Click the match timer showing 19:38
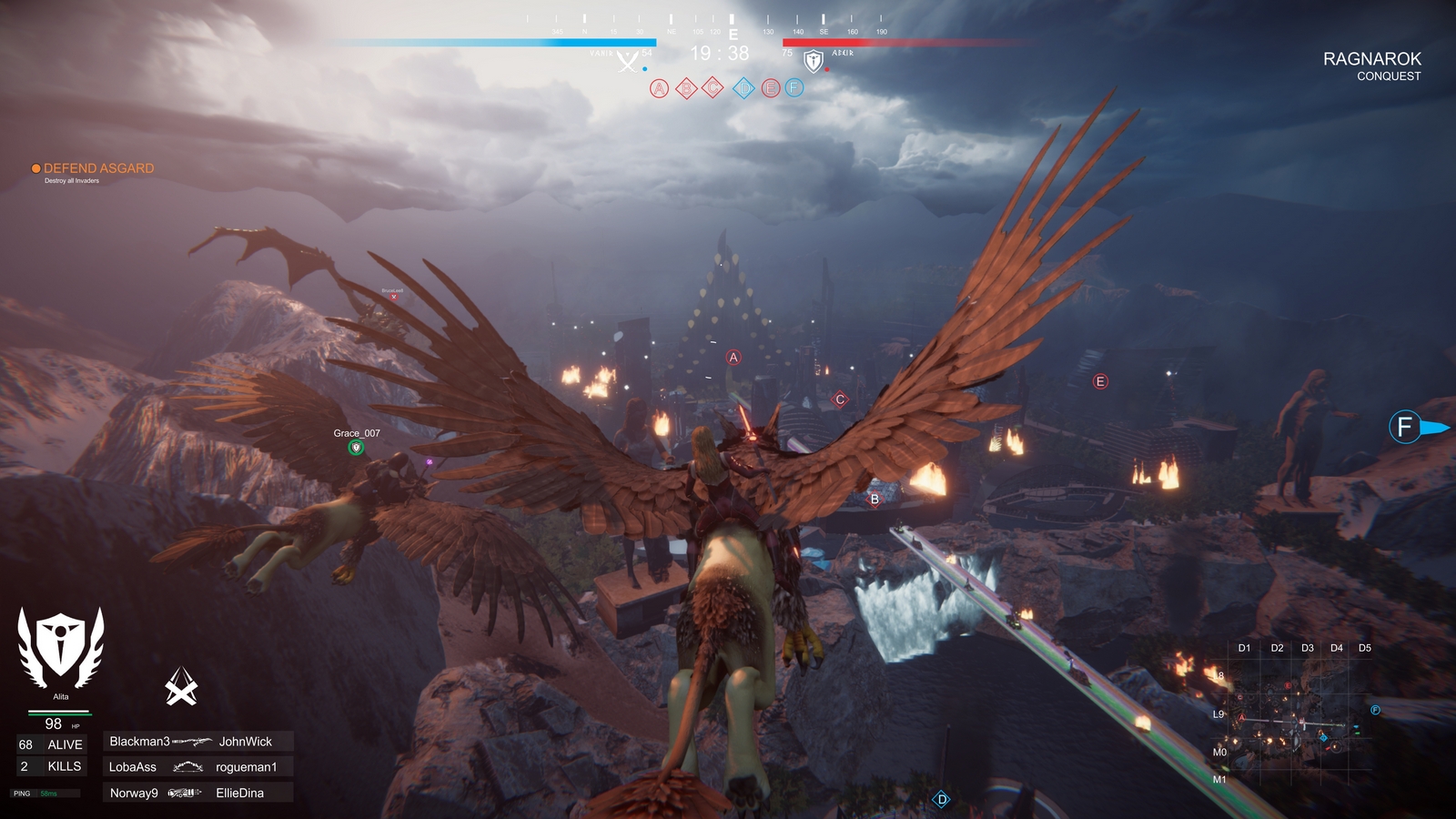This screenshot has height=819, width=1456. coord(719,54)
